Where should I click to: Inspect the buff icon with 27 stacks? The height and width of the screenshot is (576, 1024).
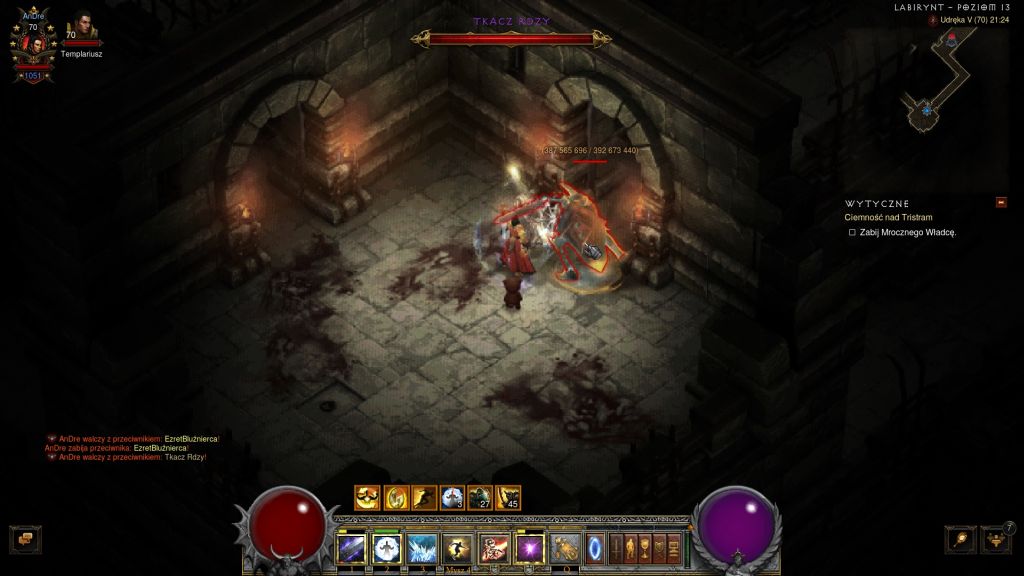pos(480,497)
